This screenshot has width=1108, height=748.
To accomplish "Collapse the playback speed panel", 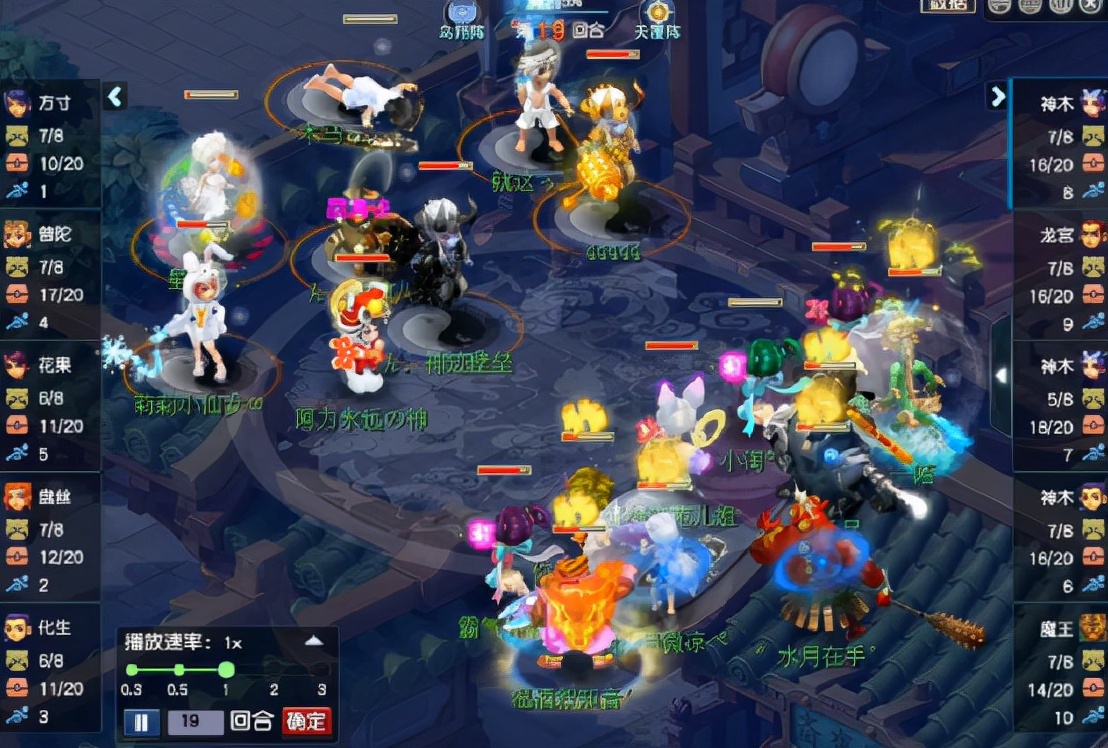I will coord(314,641).
